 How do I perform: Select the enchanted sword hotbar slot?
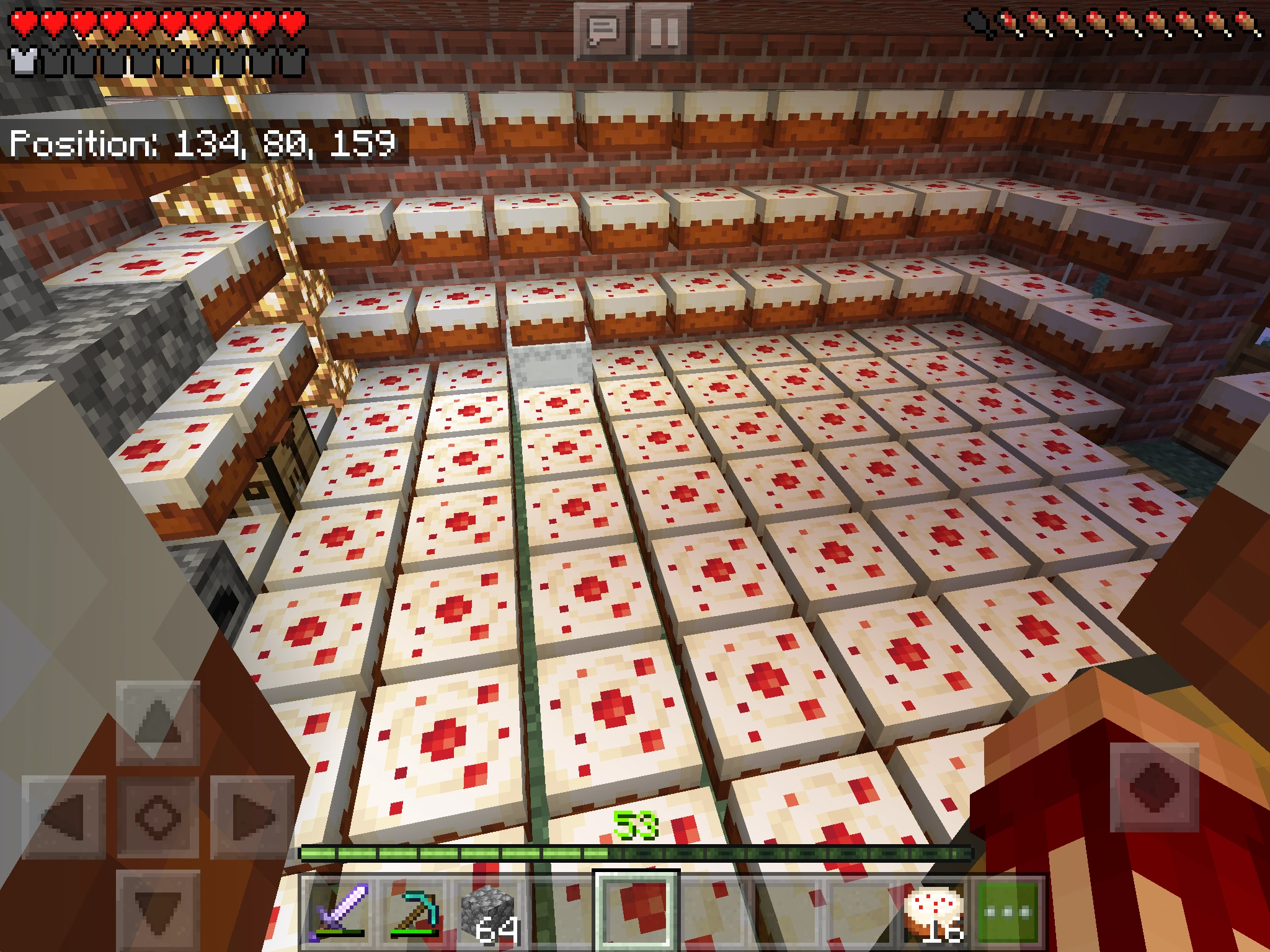point(339,911)
